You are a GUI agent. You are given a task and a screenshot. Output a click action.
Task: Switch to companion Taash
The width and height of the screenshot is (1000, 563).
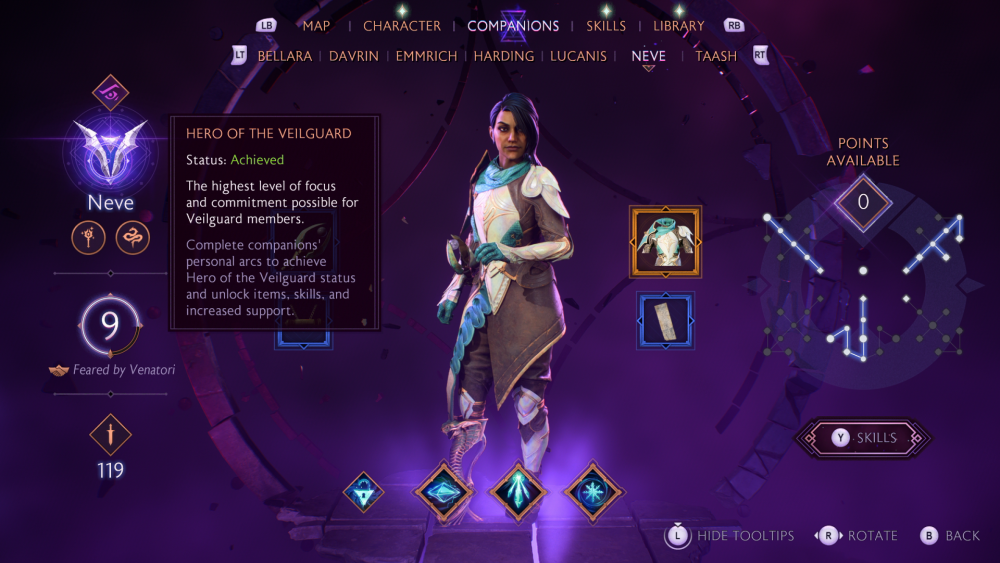point(717,56)
